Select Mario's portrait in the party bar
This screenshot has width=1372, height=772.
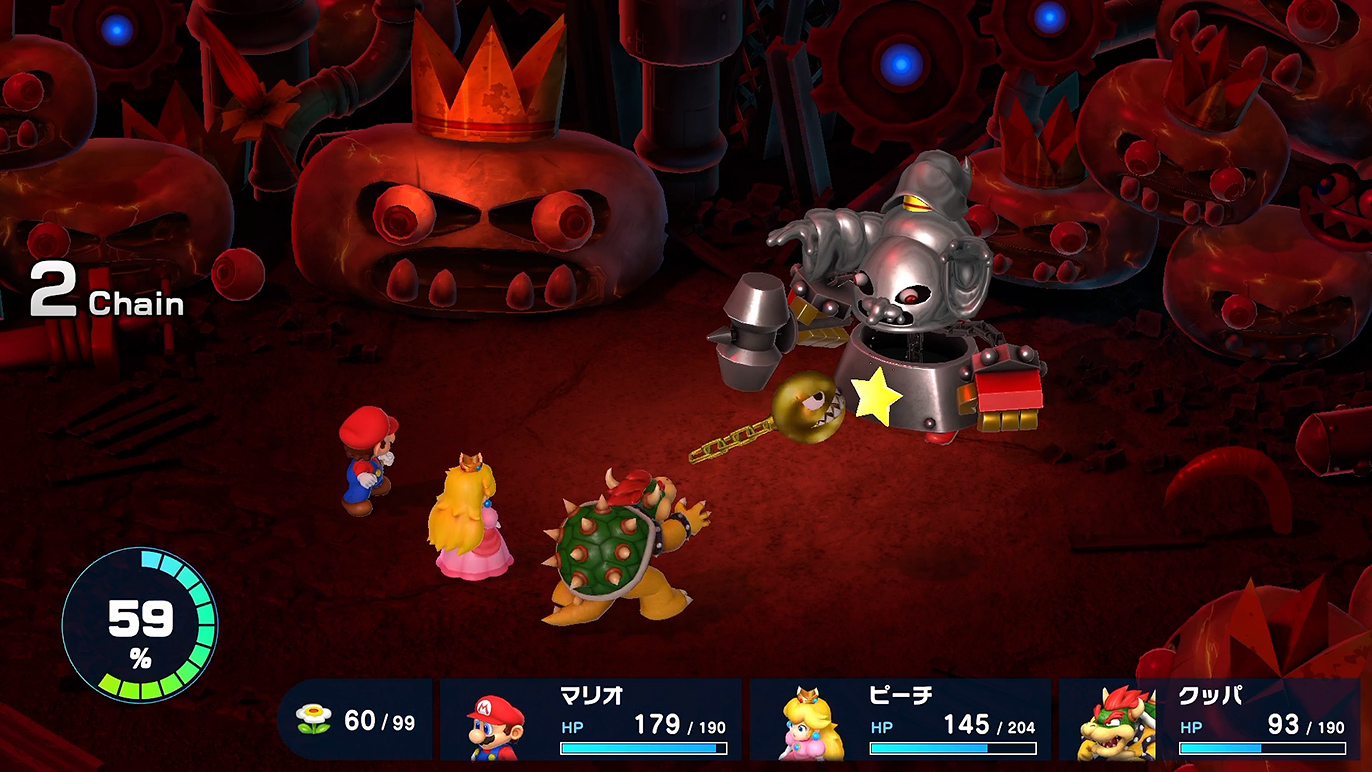(x=496, y=724)
